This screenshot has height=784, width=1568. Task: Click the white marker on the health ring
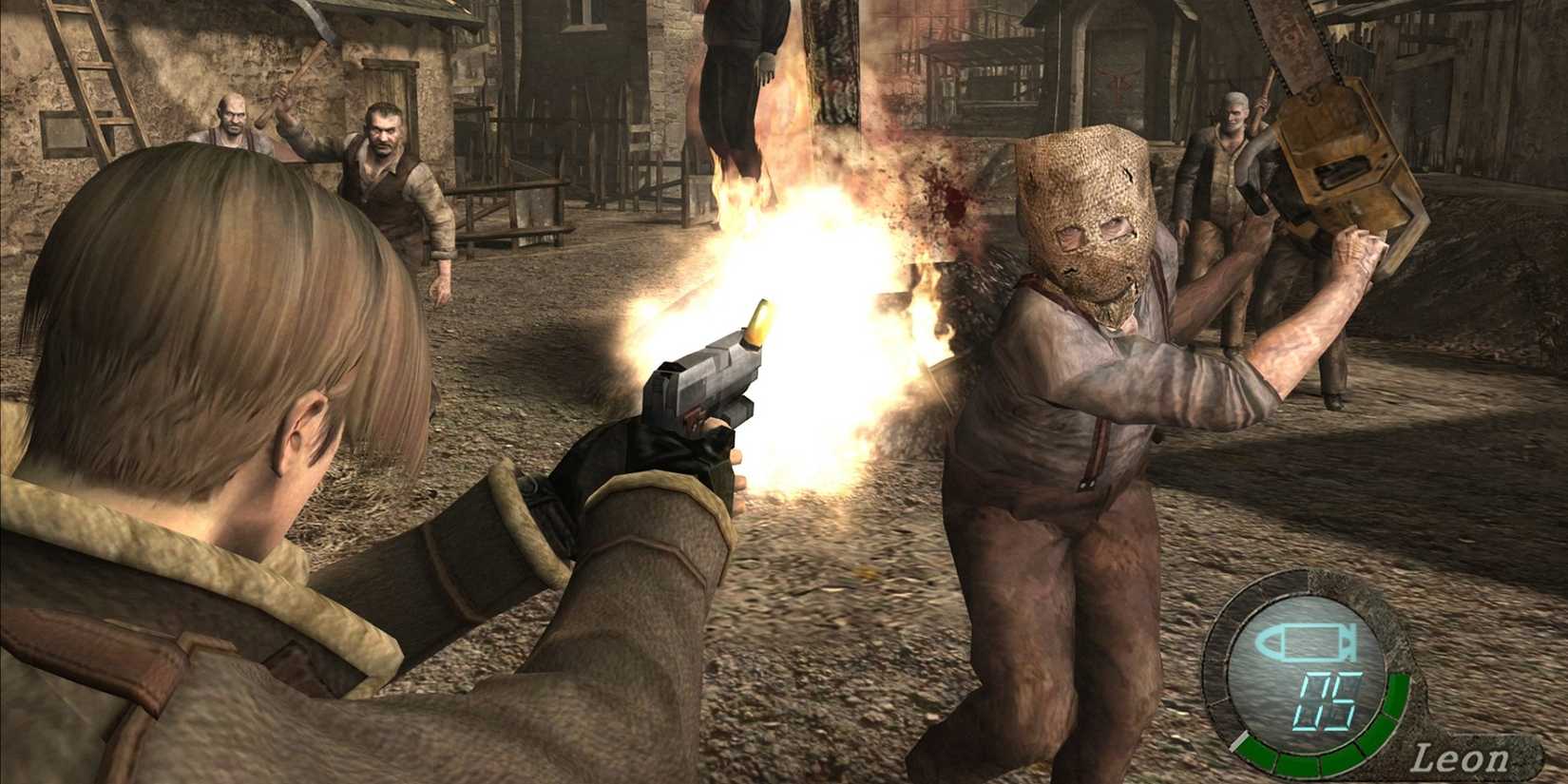click(x=1238, y=741)
